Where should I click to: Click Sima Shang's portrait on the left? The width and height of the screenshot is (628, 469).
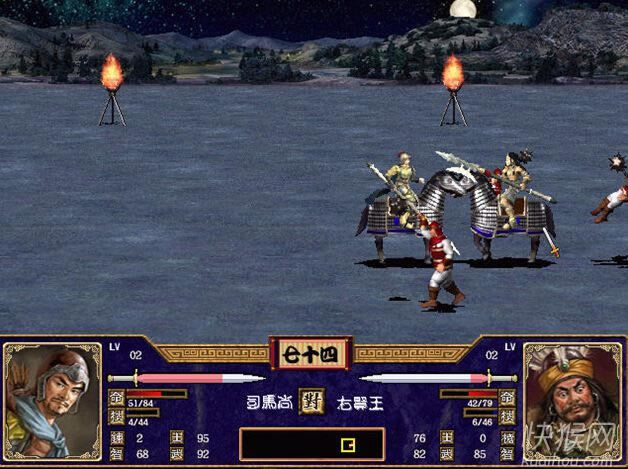coord(52,400)
